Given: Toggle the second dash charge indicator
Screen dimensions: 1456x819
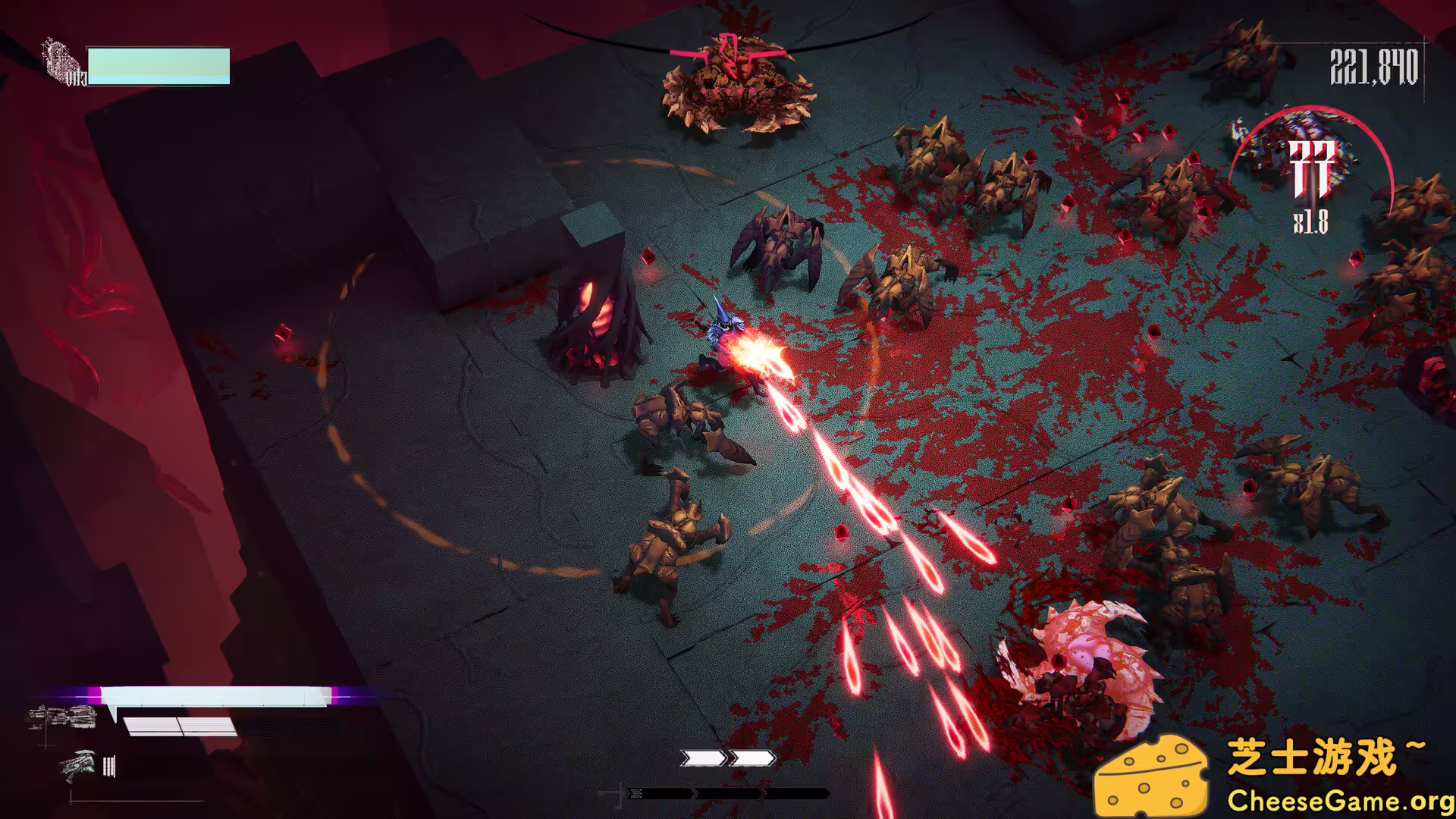Looking at the screenshot, I should pyautogui.click(x=752, y=757).
